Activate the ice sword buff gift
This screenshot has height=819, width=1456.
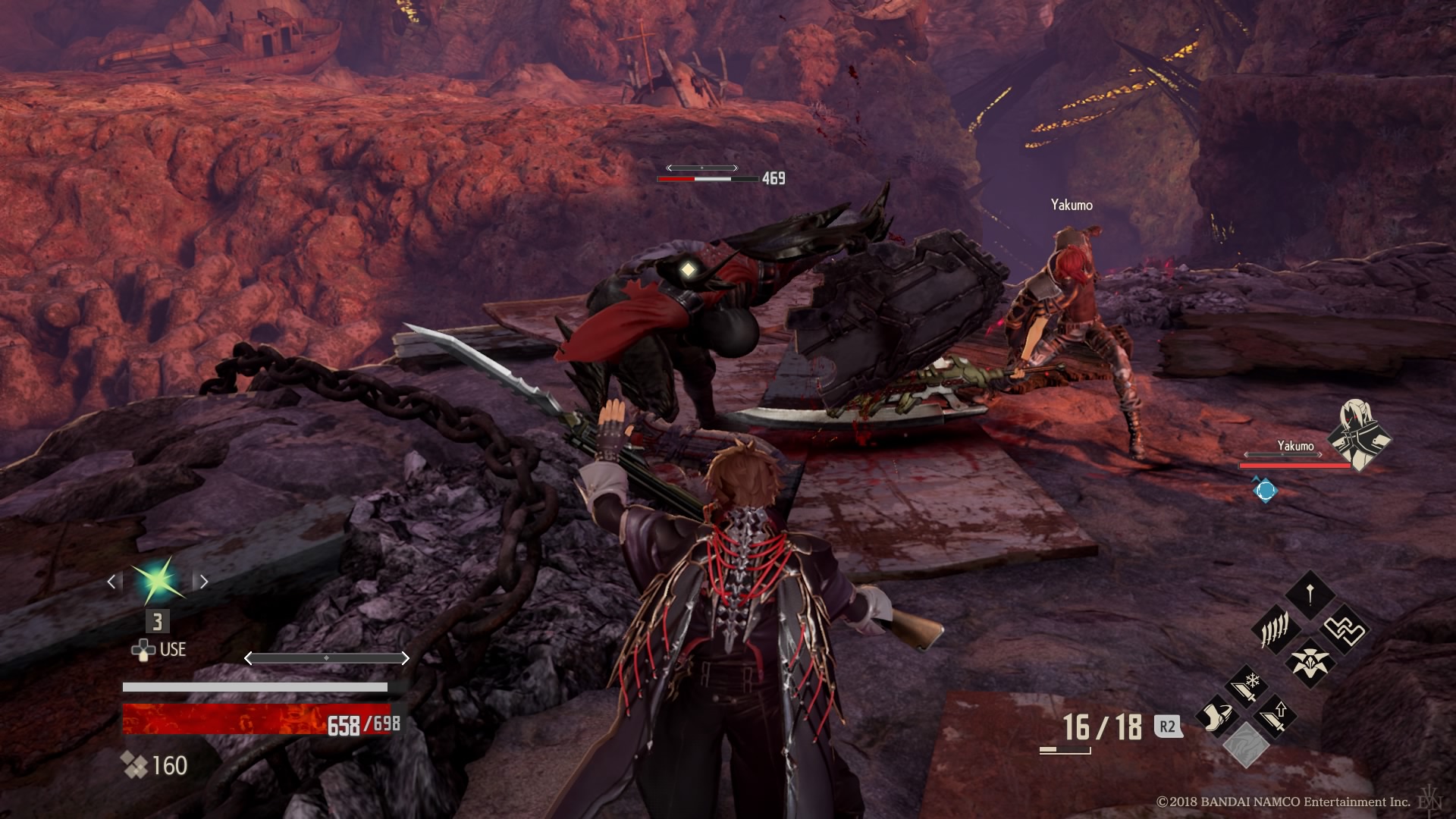(x=1246, y=686)
